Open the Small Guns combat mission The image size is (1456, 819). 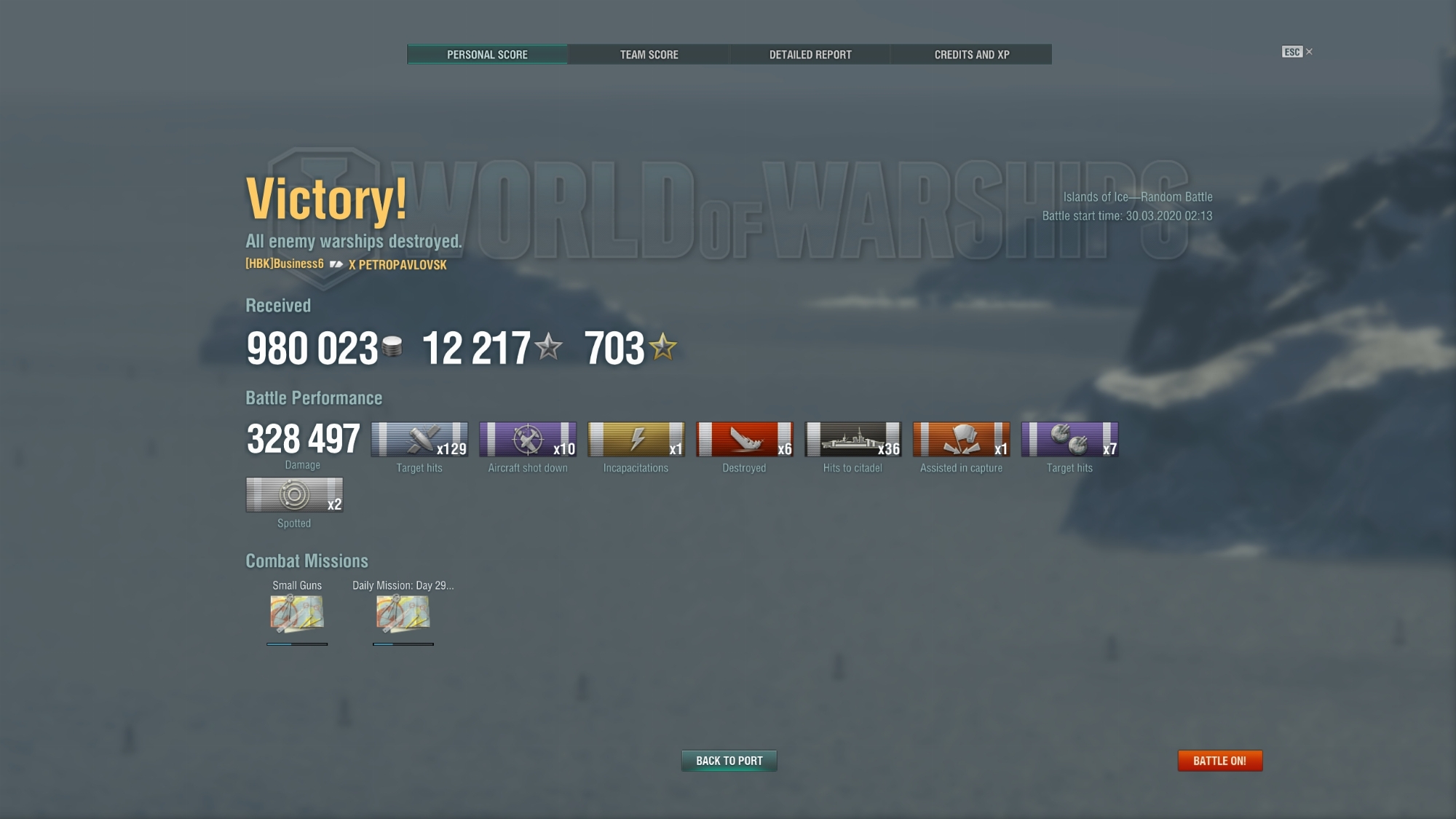click(297, 613)
